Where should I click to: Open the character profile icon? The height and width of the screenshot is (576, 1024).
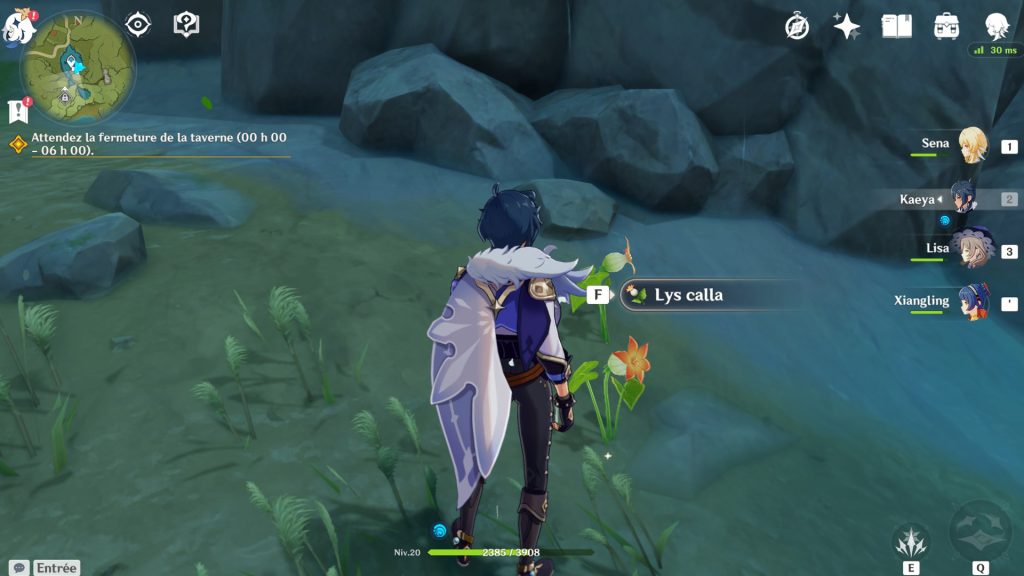(996, 27)
